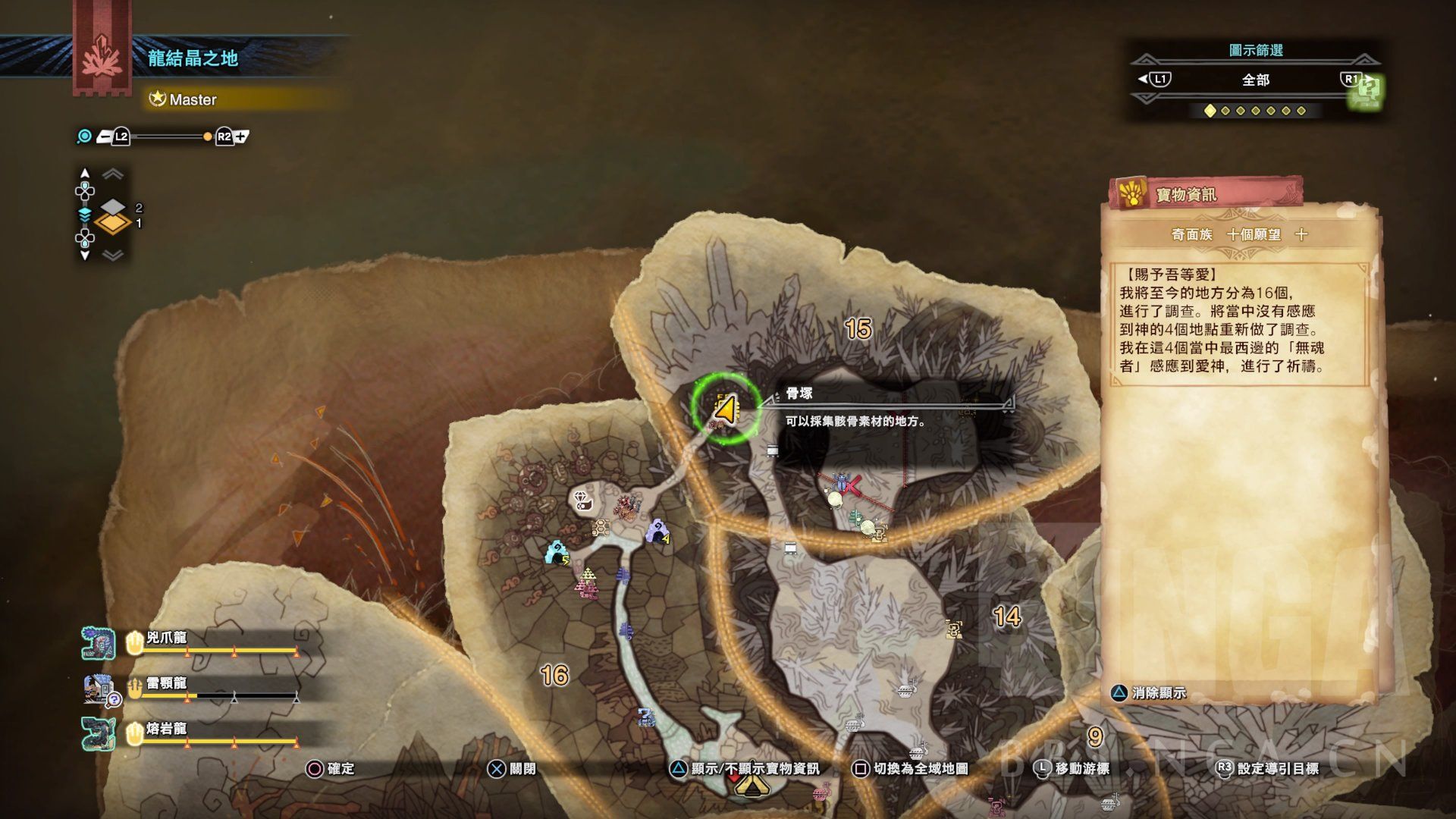The height and width of the screenshot is (819, 1456).
Task: Choose 雷顎龍 from the monster list
Action: [x=167, y=684]
